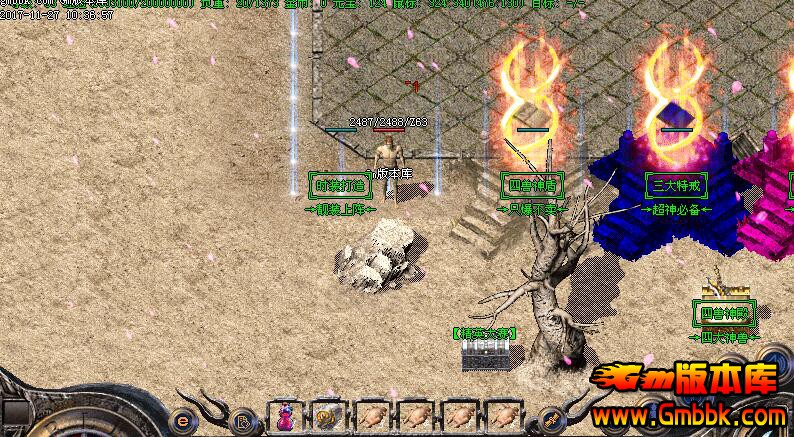
Task: Click the round orange 'e' button
Action: point(182,420)
